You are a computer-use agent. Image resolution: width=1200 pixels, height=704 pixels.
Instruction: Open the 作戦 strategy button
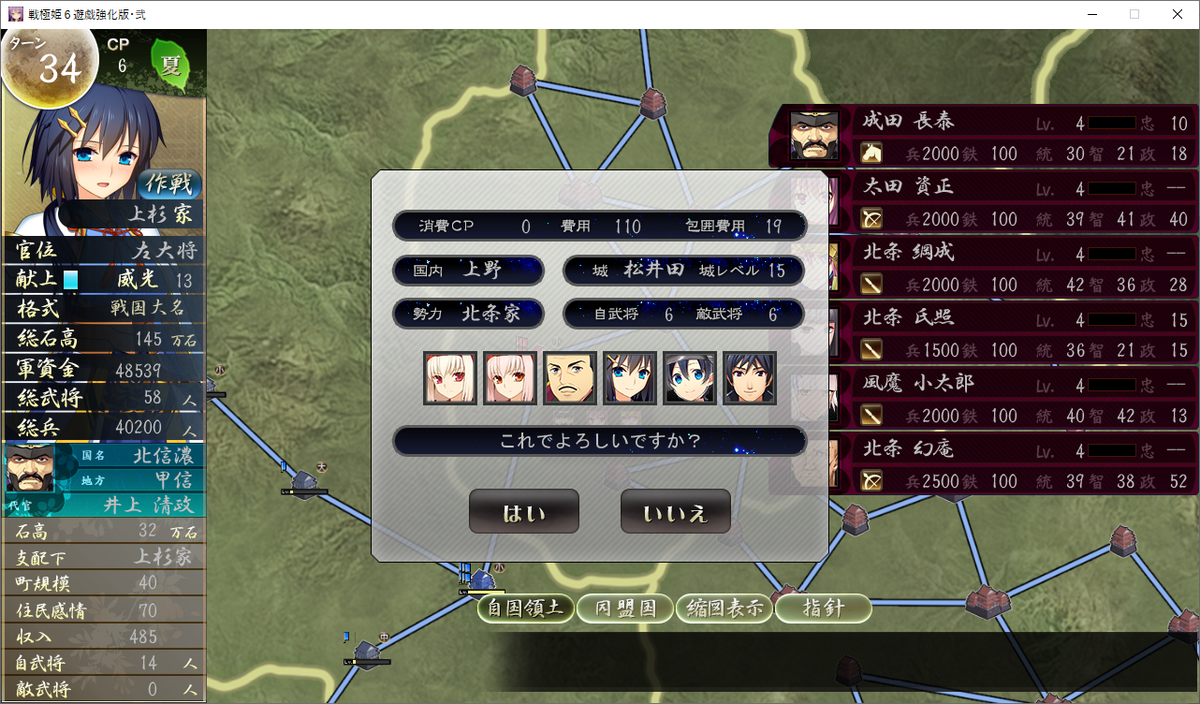[170, 184]
